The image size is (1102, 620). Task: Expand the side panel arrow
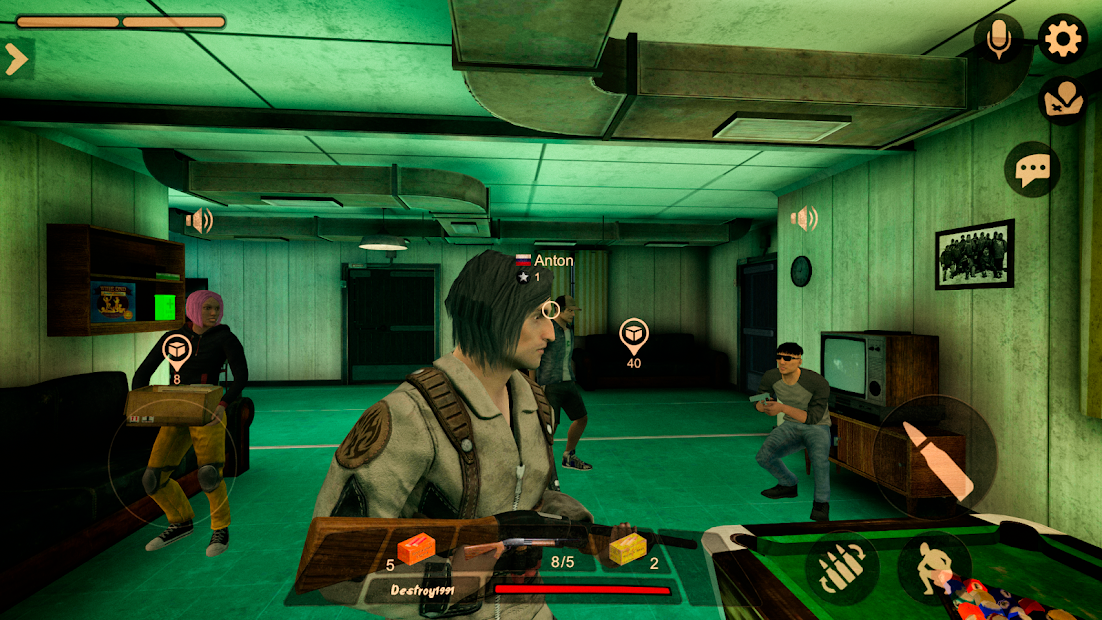[16, 59]
